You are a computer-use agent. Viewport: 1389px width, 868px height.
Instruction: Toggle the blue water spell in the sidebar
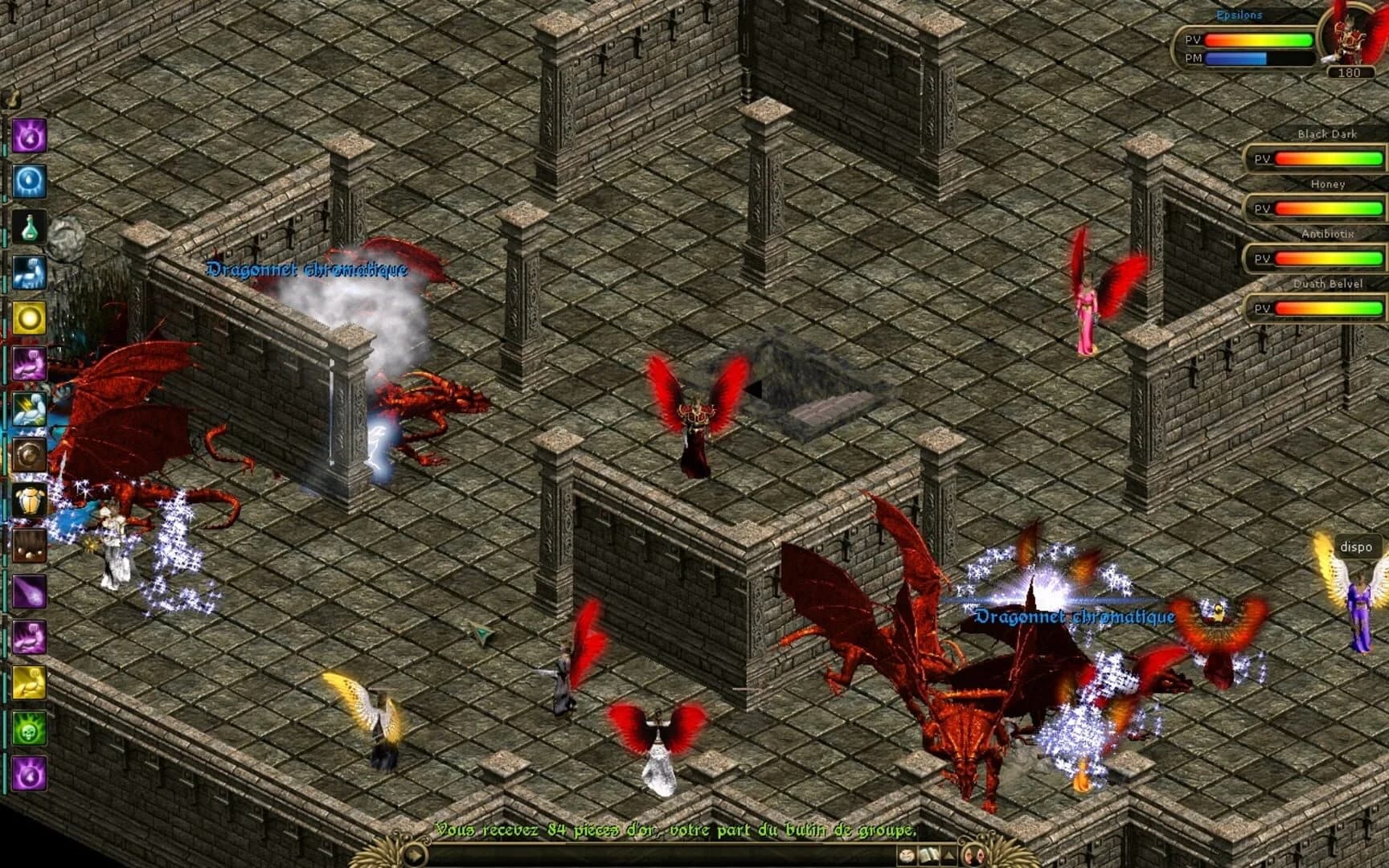tap(27, 179)
